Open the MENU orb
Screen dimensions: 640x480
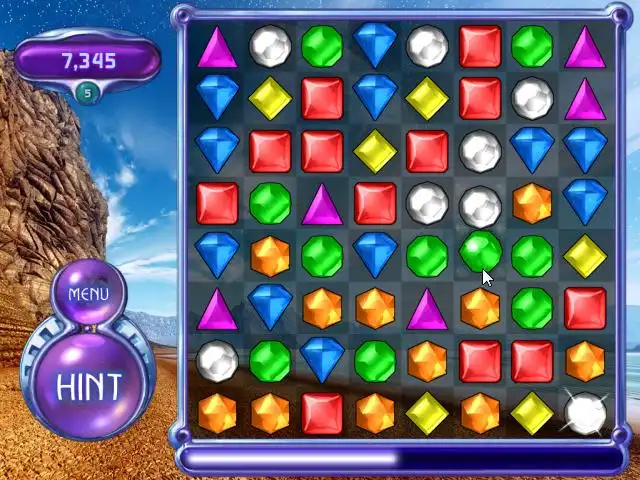click(x=88, y=294)
